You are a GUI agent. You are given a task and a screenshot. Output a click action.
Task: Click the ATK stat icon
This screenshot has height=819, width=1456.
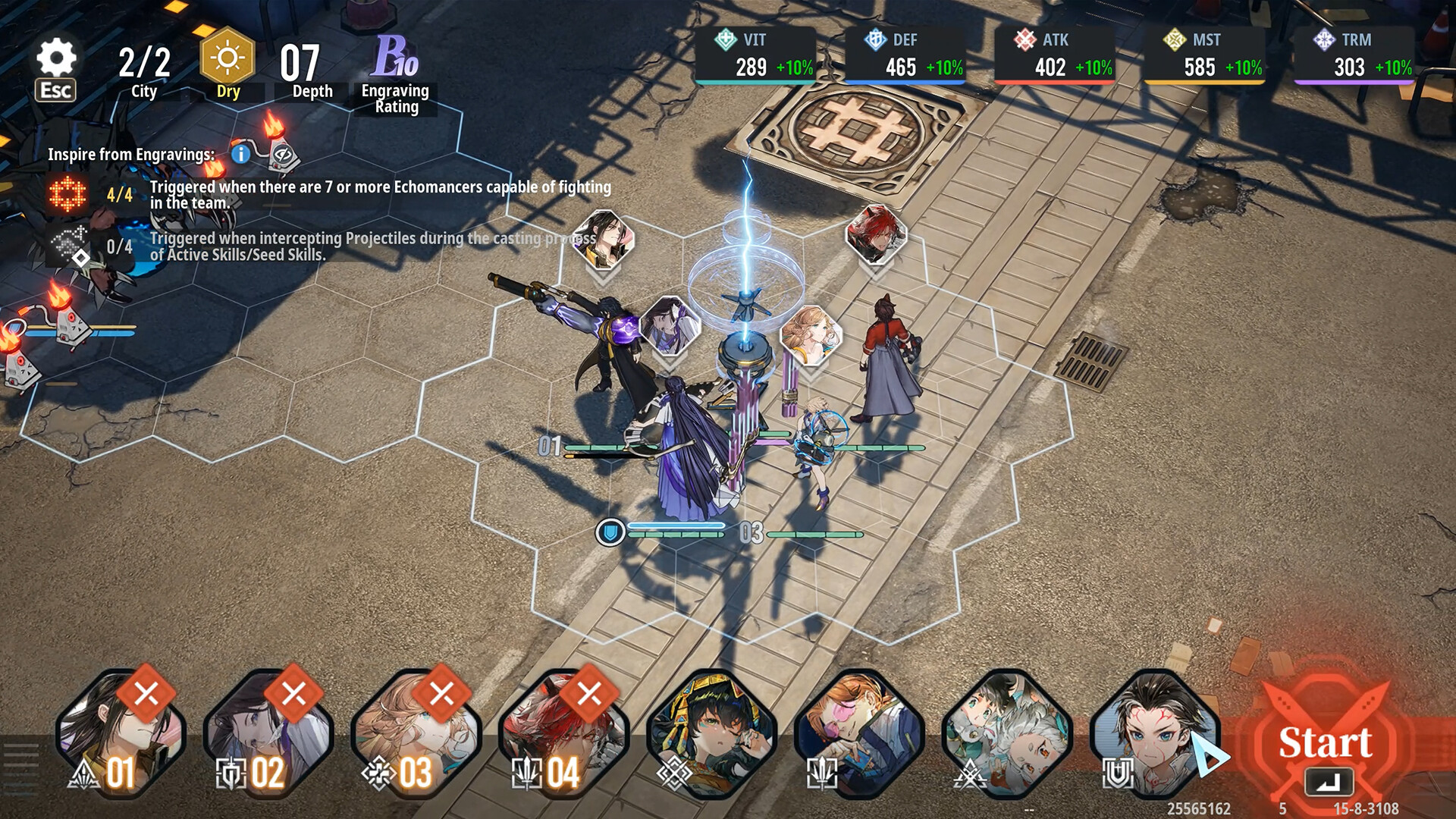pyautogui.click(x=1028, y=39)
